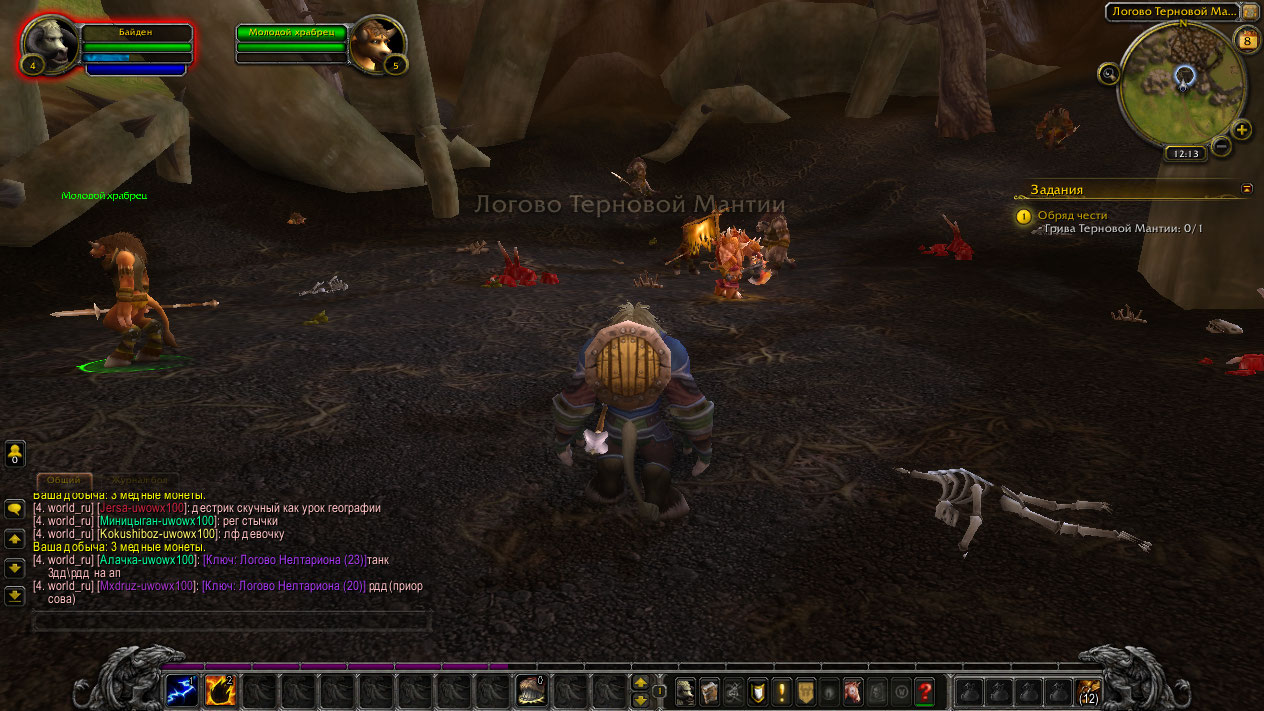This screenshot has width=1264, height=711.
Task: Open the chat speech bubble menu
Action: coord(15,508)
